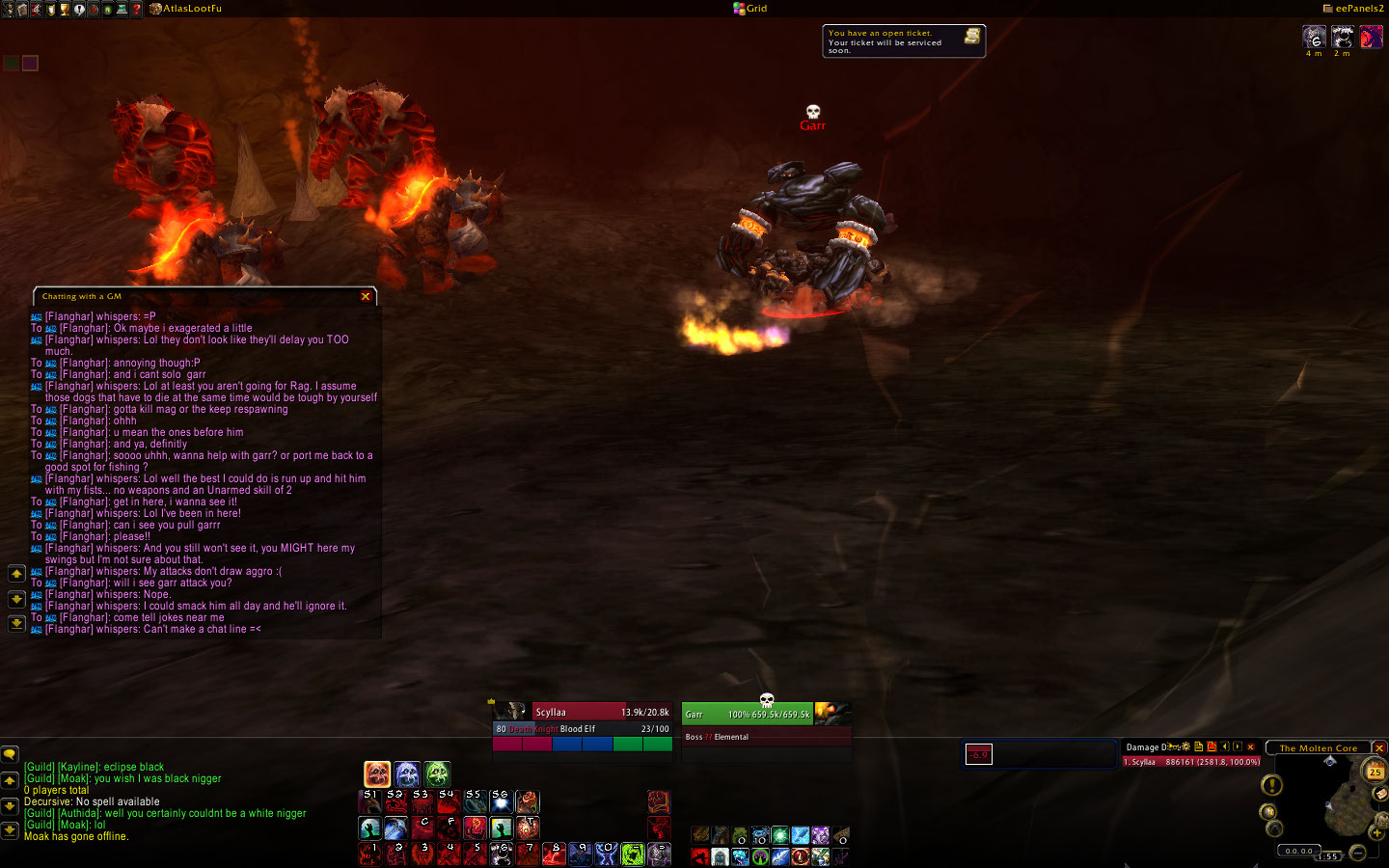Select the red skull presence icon
The height and width of the screenshot is (868, 1389).
tap(377, 773)
